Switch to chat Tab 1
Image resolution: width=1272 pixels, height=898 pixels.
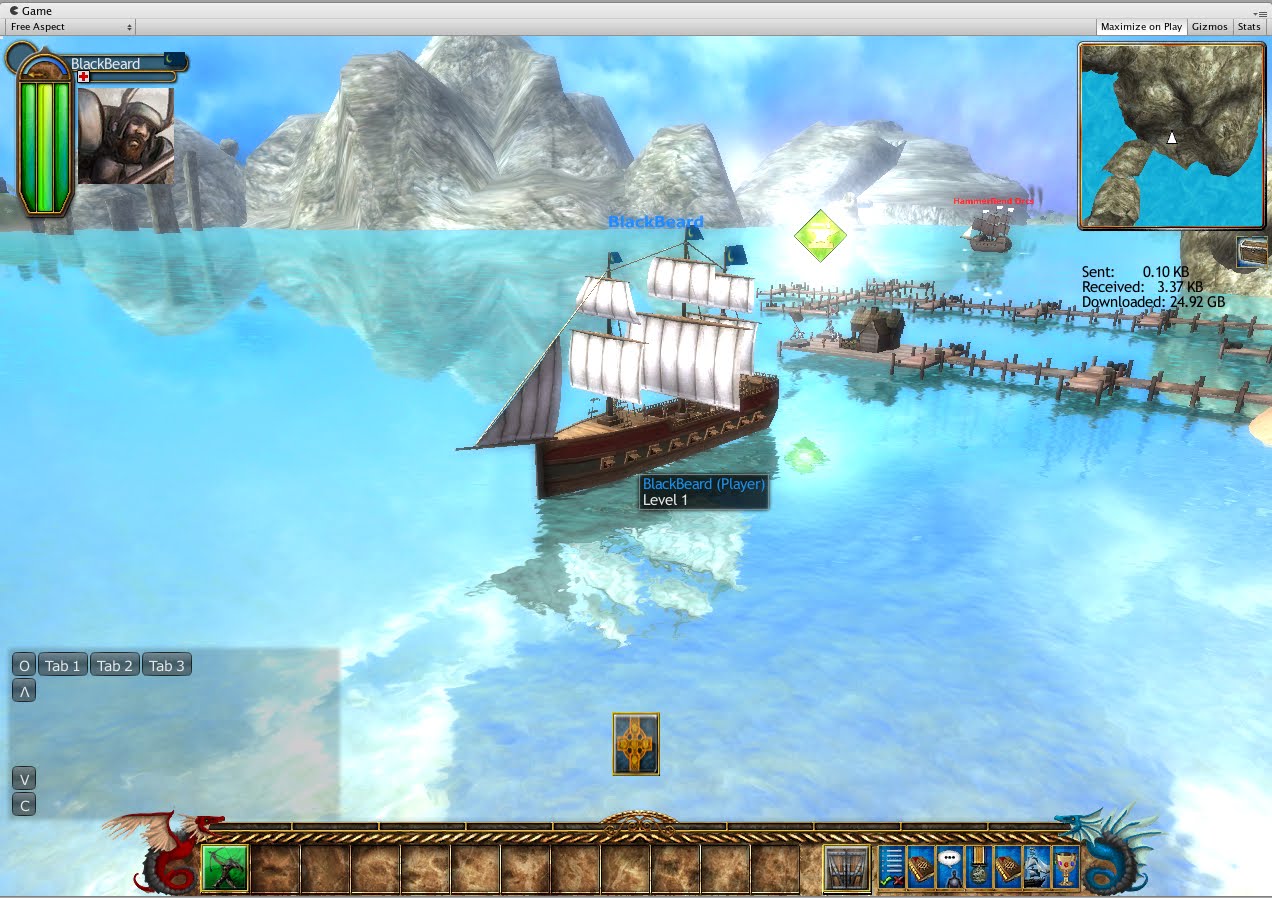(62, 666)
